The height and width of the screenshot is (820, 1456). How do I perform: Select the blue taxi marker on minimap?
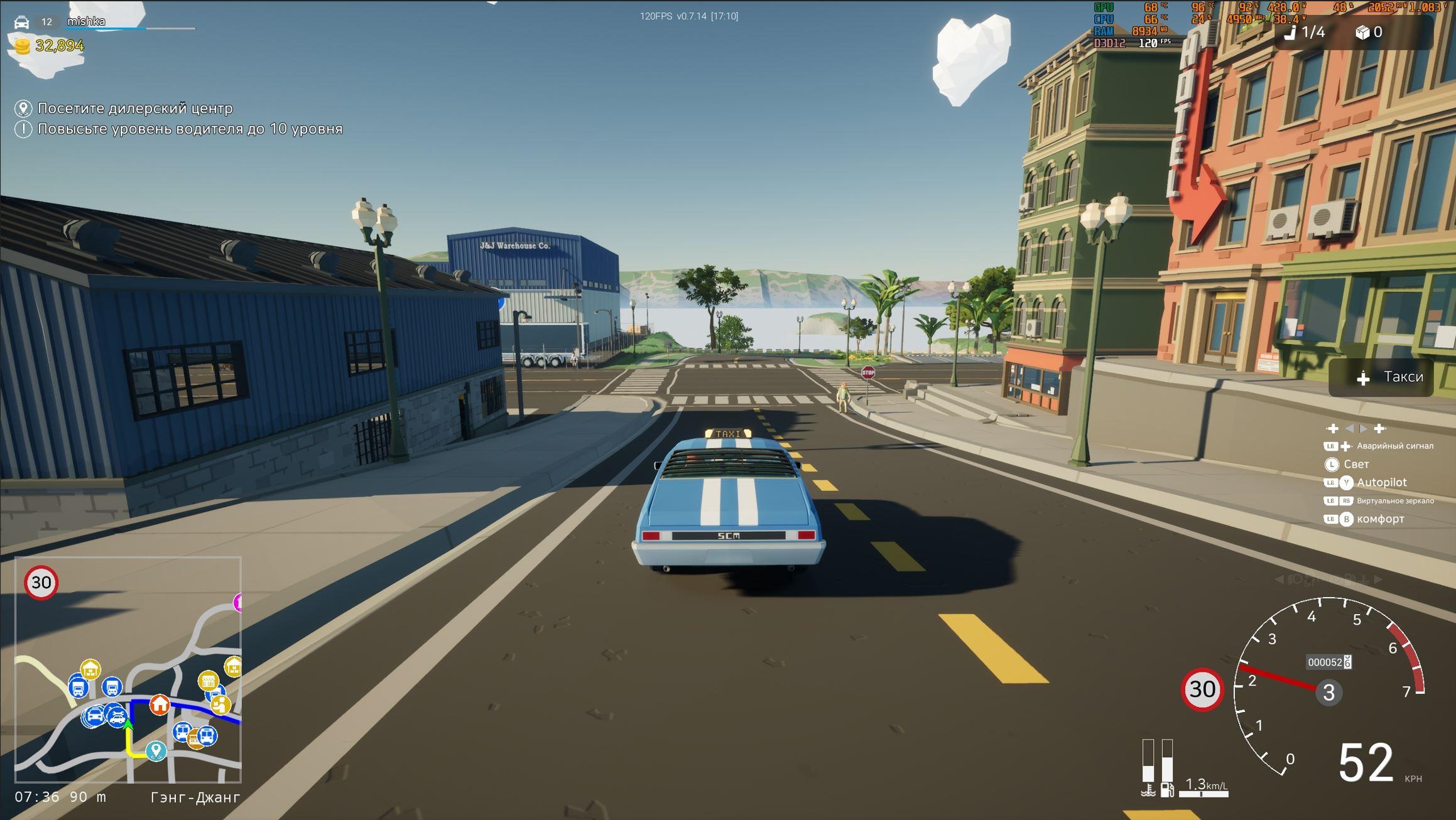tap(94, 716)
